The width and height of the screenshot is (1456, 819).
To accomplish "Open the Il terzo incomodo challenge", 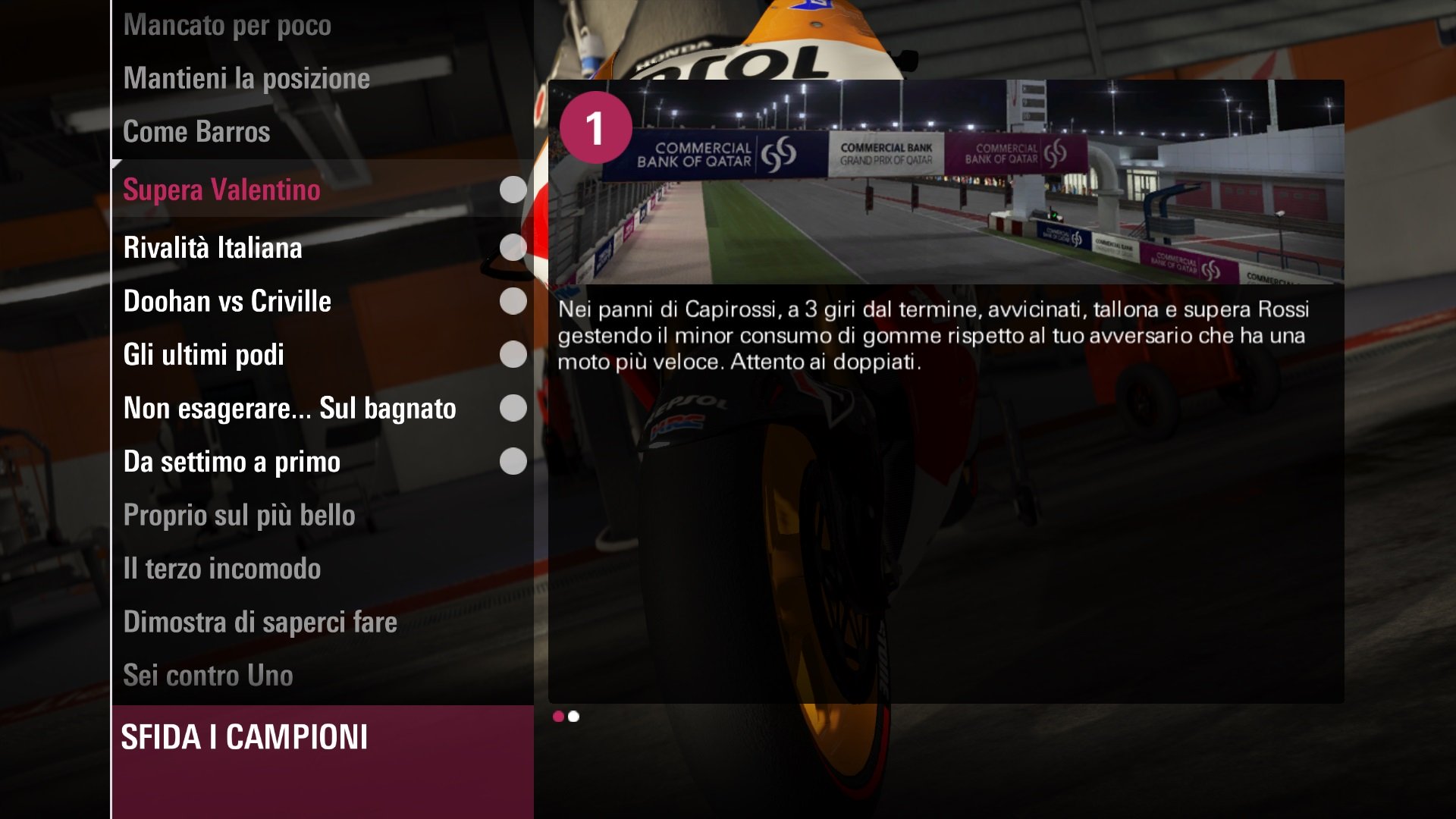I will click(221, 569).
